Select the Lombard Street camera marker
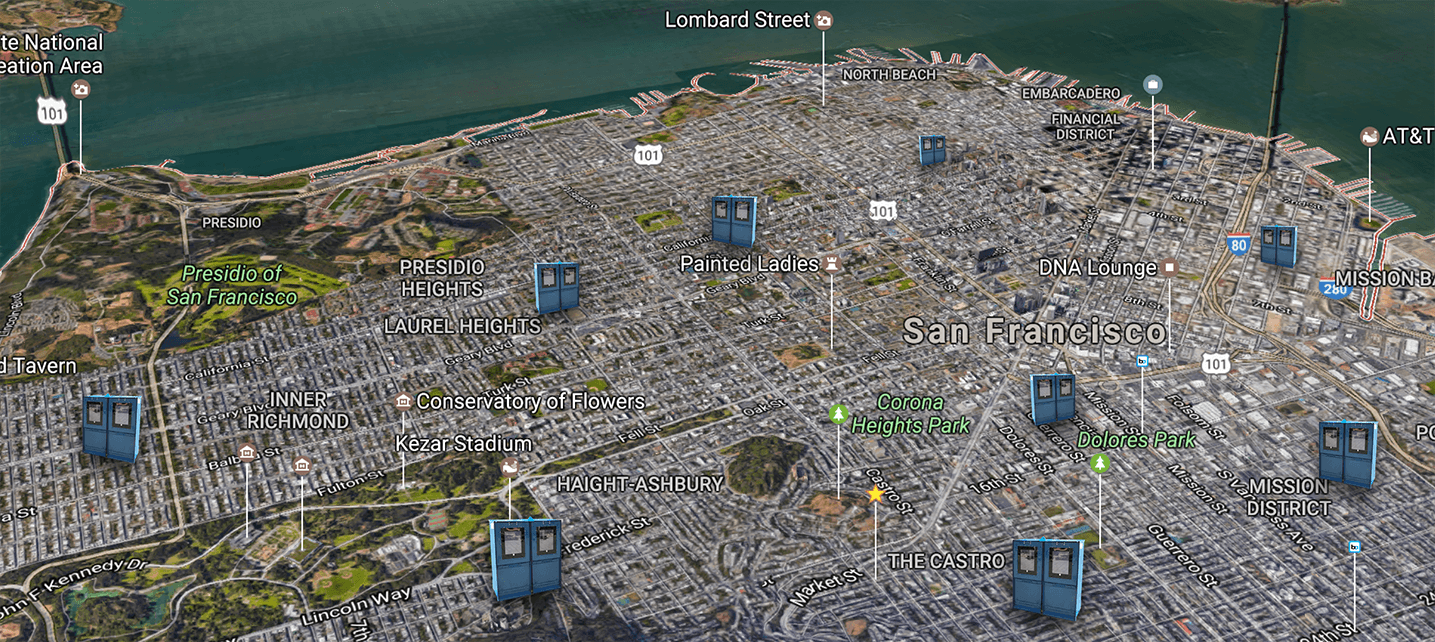This screenshot has height=642, width=1435. [823, 20]
